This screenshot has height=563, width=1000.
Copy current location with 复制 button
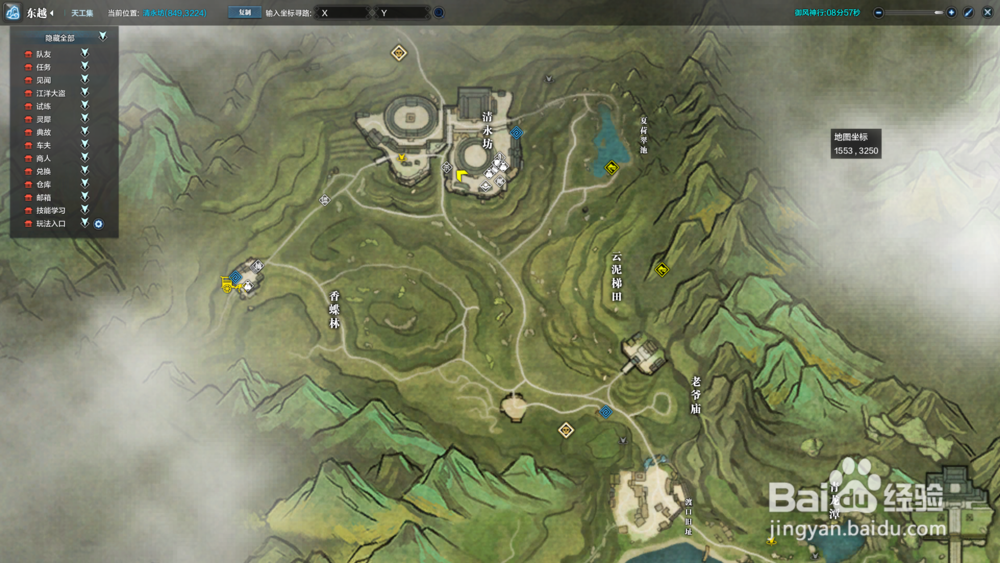tap(244, 13)
